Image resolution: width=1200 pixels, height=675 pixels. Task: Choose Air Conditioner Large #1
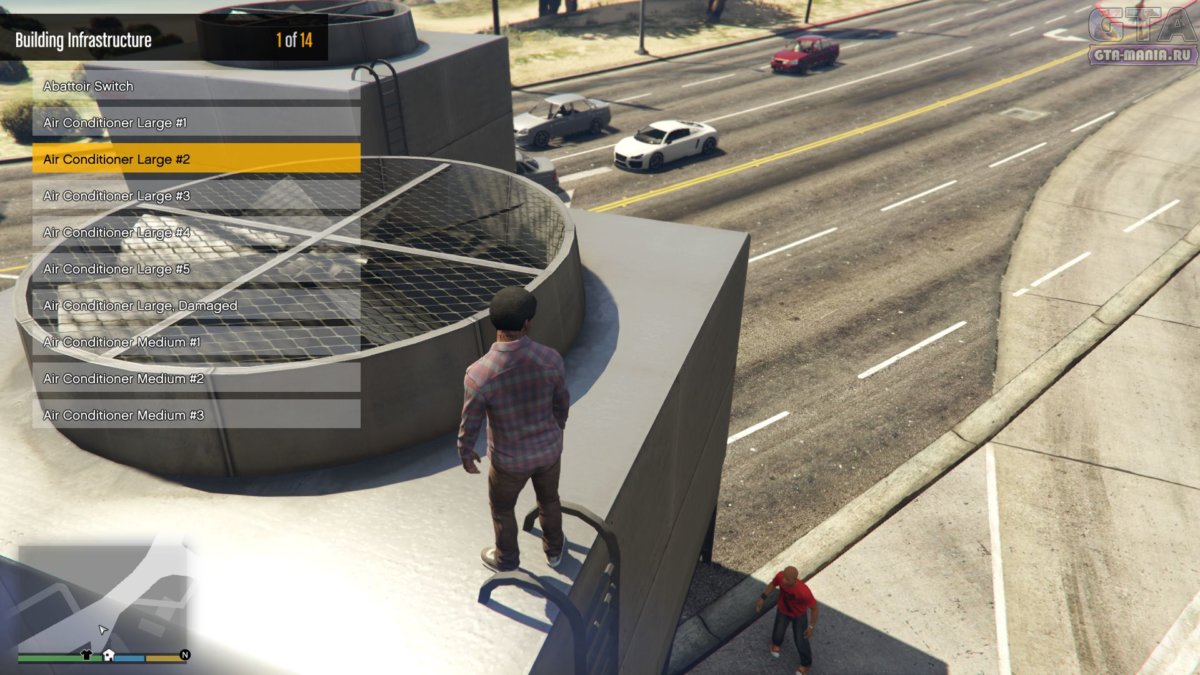point(196,122)
